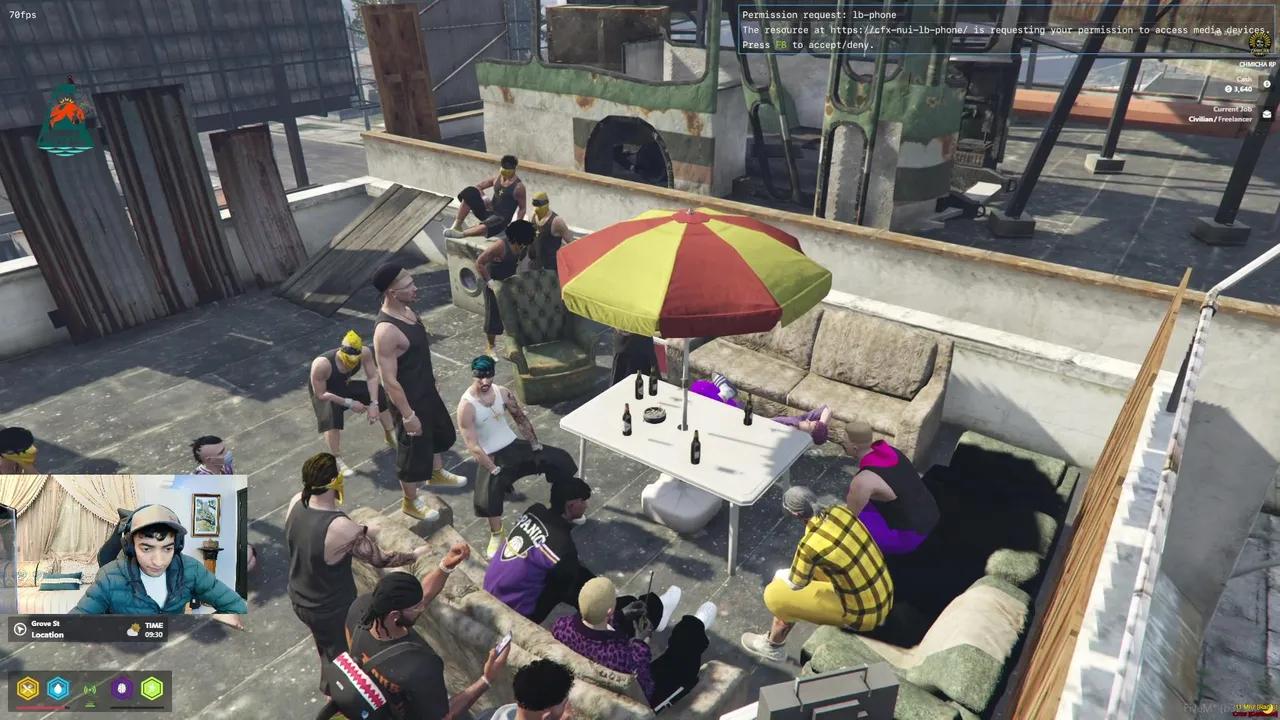Click the 70fps counter in the corner
The image size is (1280, 720).
click(x=24, y=14)
